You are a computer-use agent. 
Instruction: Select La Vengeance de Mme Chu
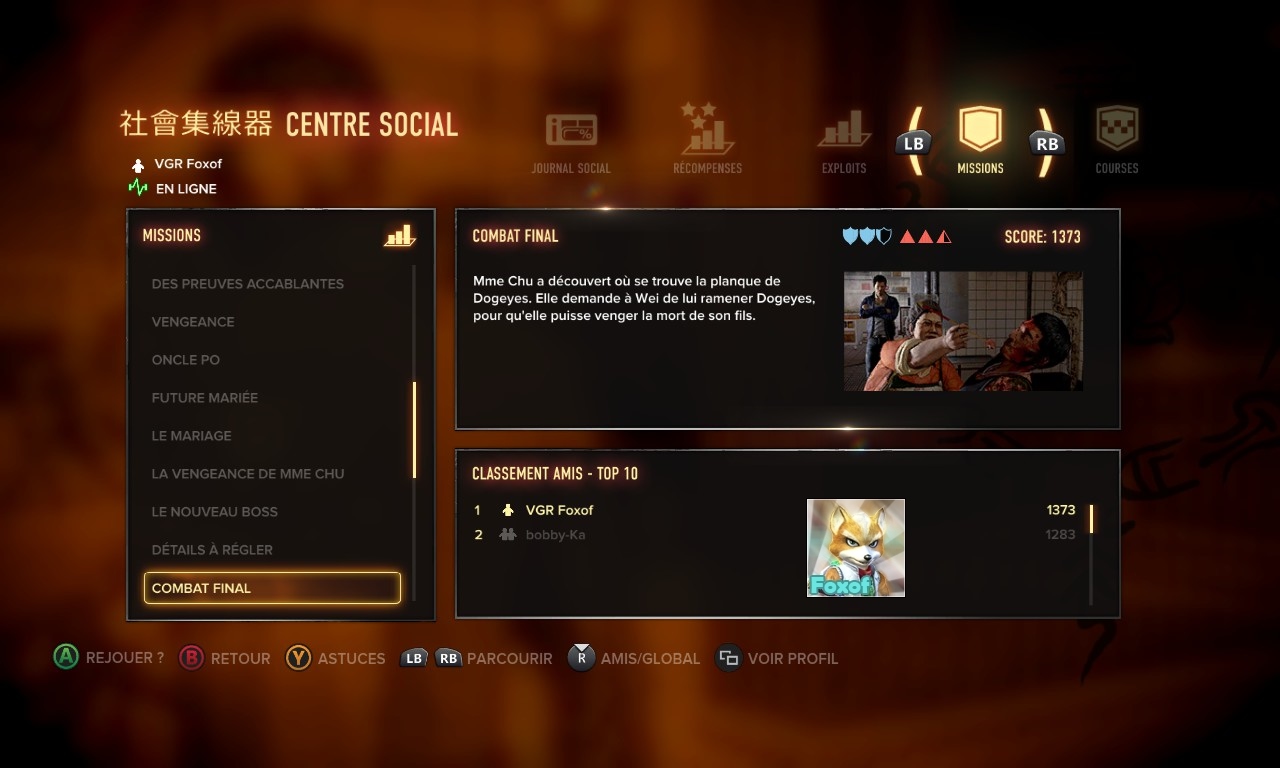coord(247,474)
